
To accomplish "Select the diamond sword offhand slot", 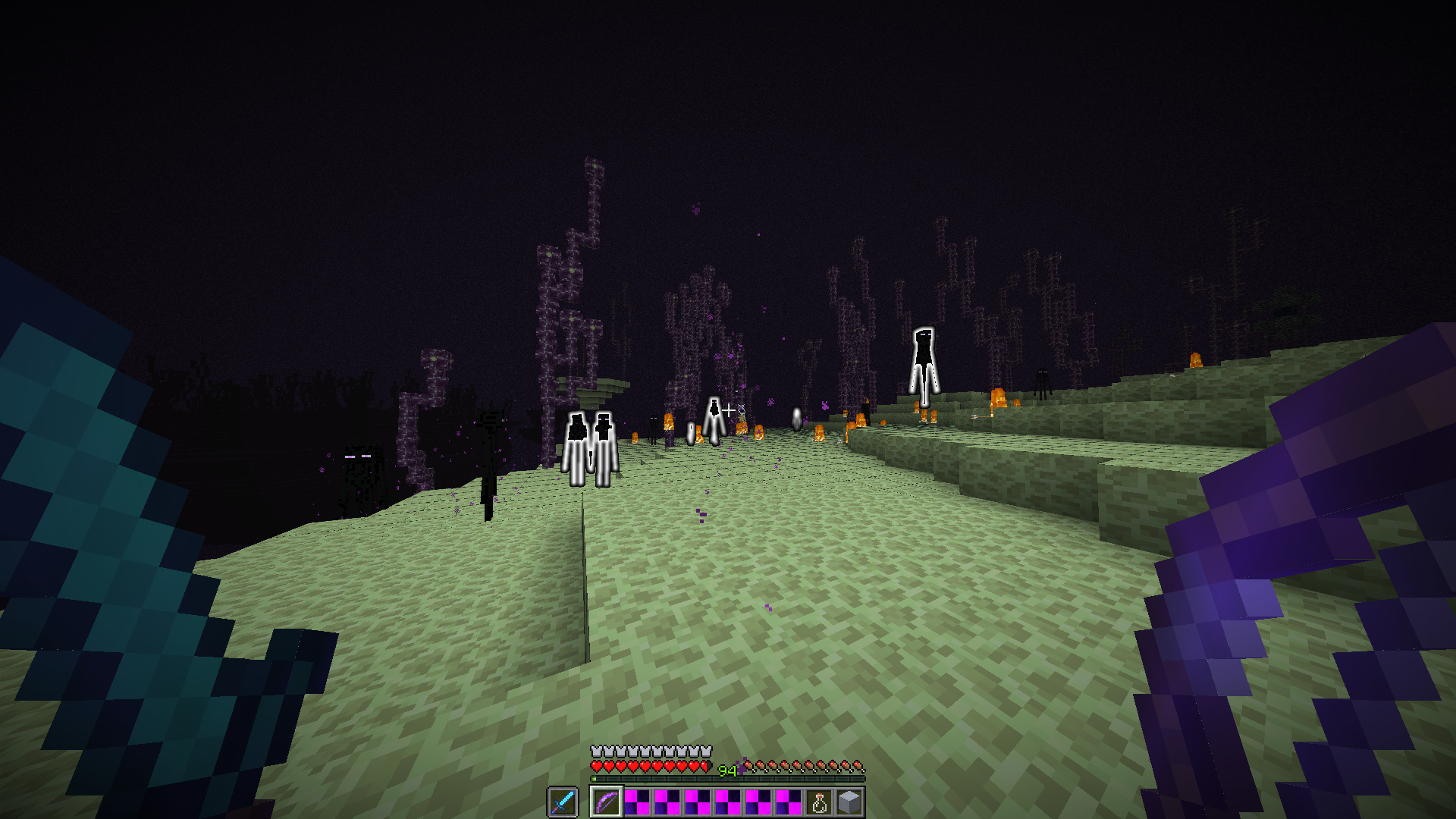I will 563,802.
